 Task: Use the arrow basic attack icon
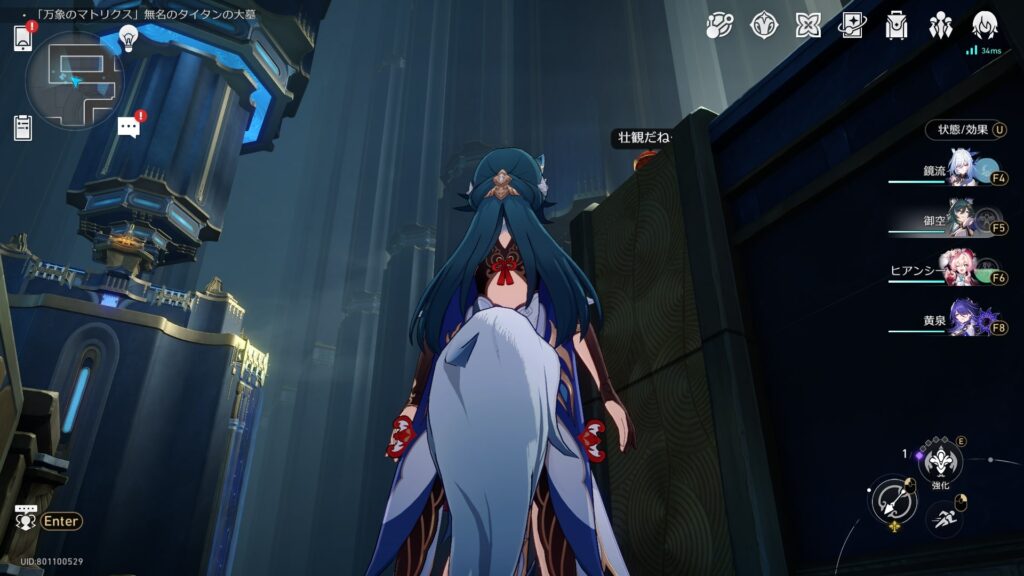pyautogui.click(x=891, y=502)
